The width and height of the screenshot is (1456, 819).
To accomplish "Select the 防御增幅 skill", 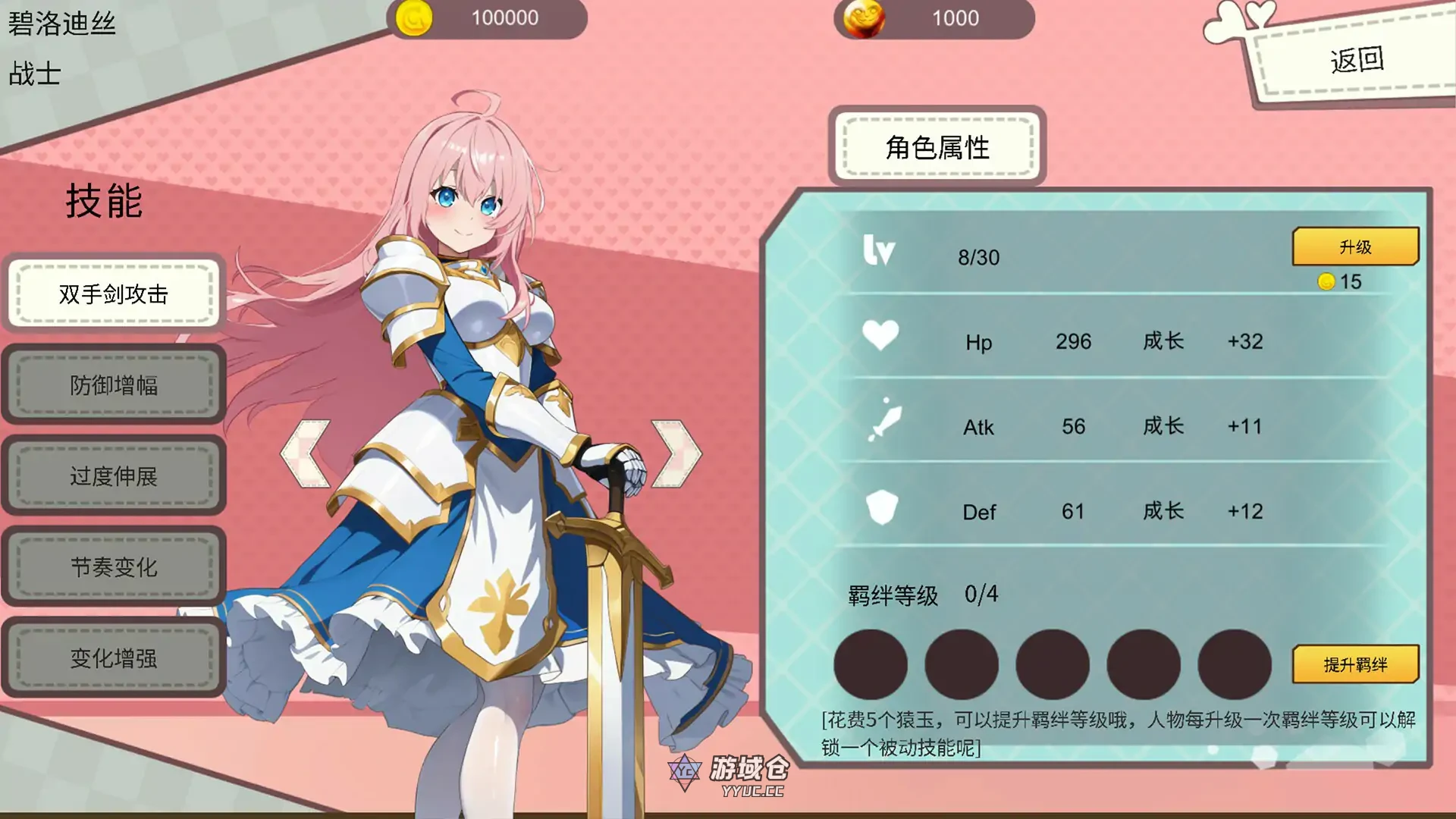I will 114,386.
